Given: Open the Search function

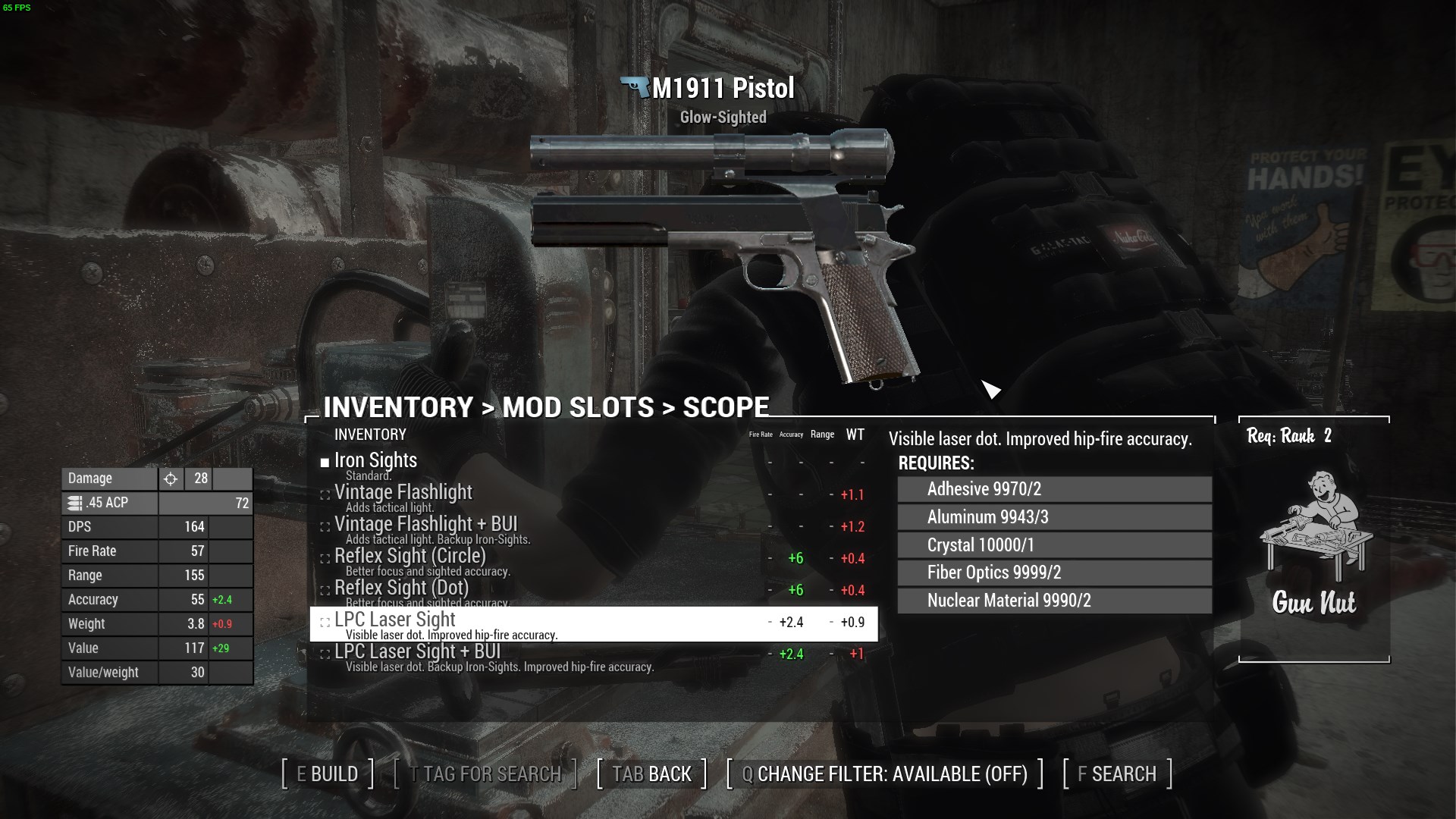Looking at the screenshot, I should coord(1117,773).
